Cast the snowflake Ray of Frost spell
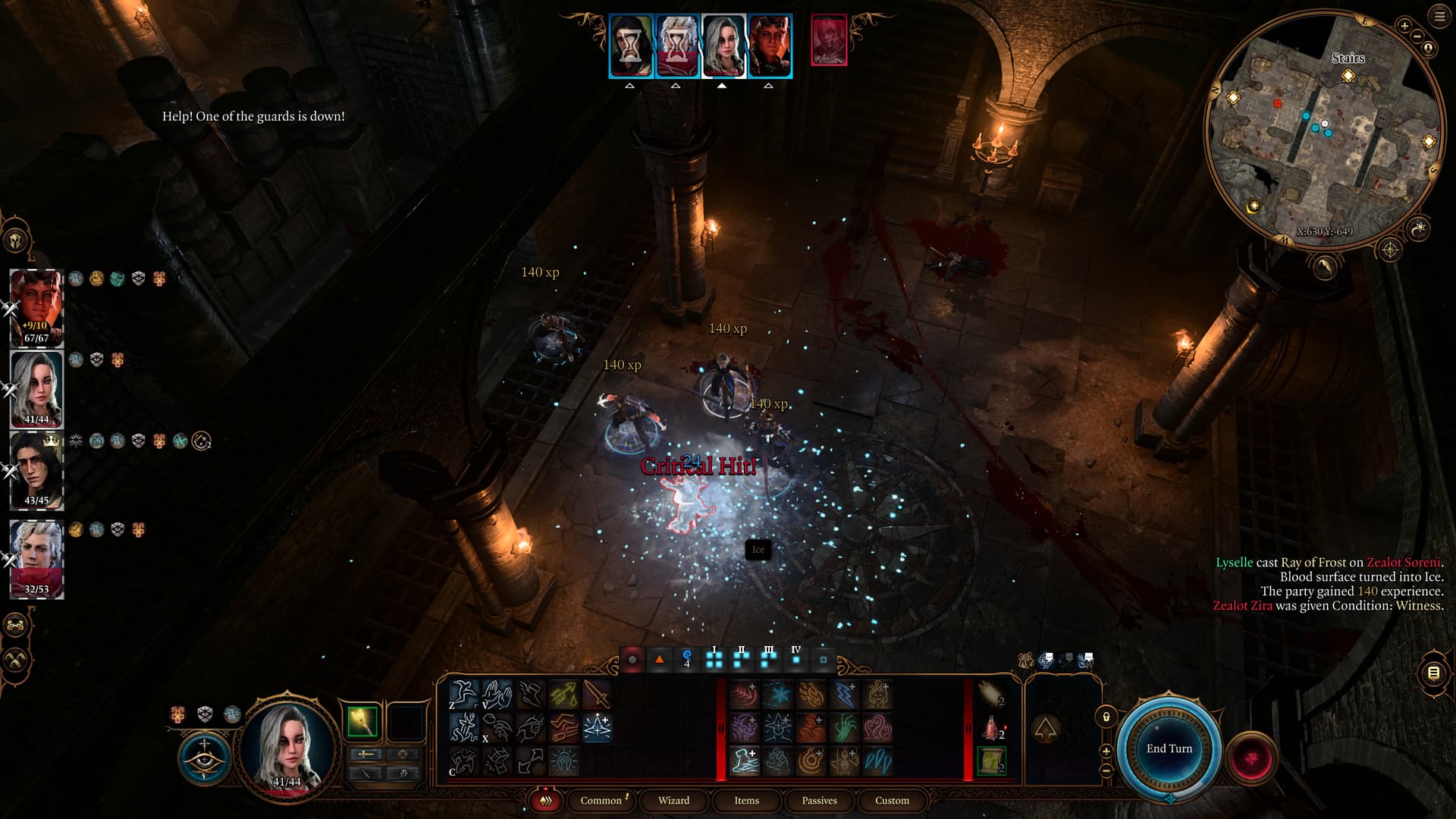1456x819 pixels. [777, 695]
